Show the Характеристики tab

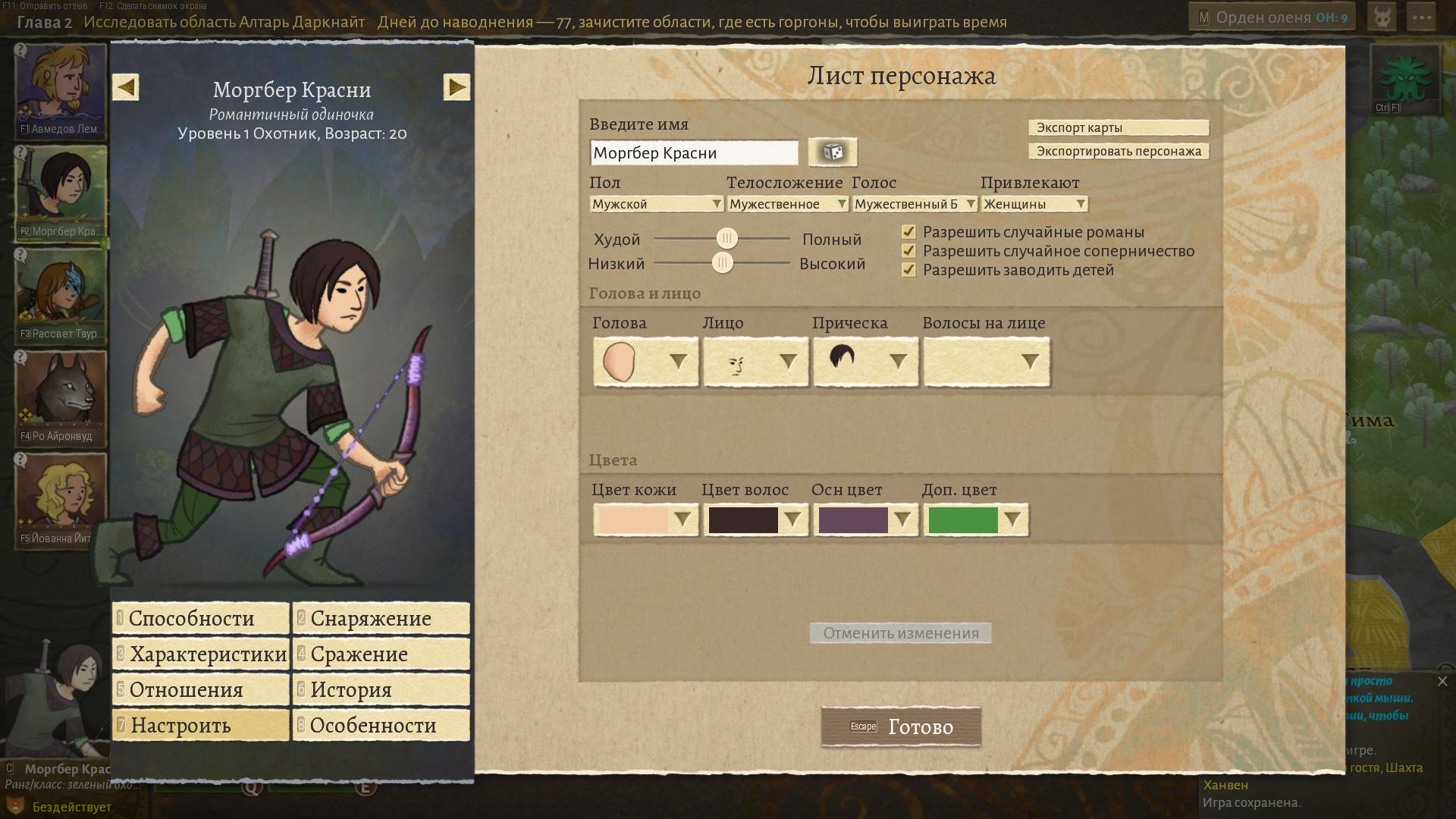pyautogui.click(x=201, y=654)
